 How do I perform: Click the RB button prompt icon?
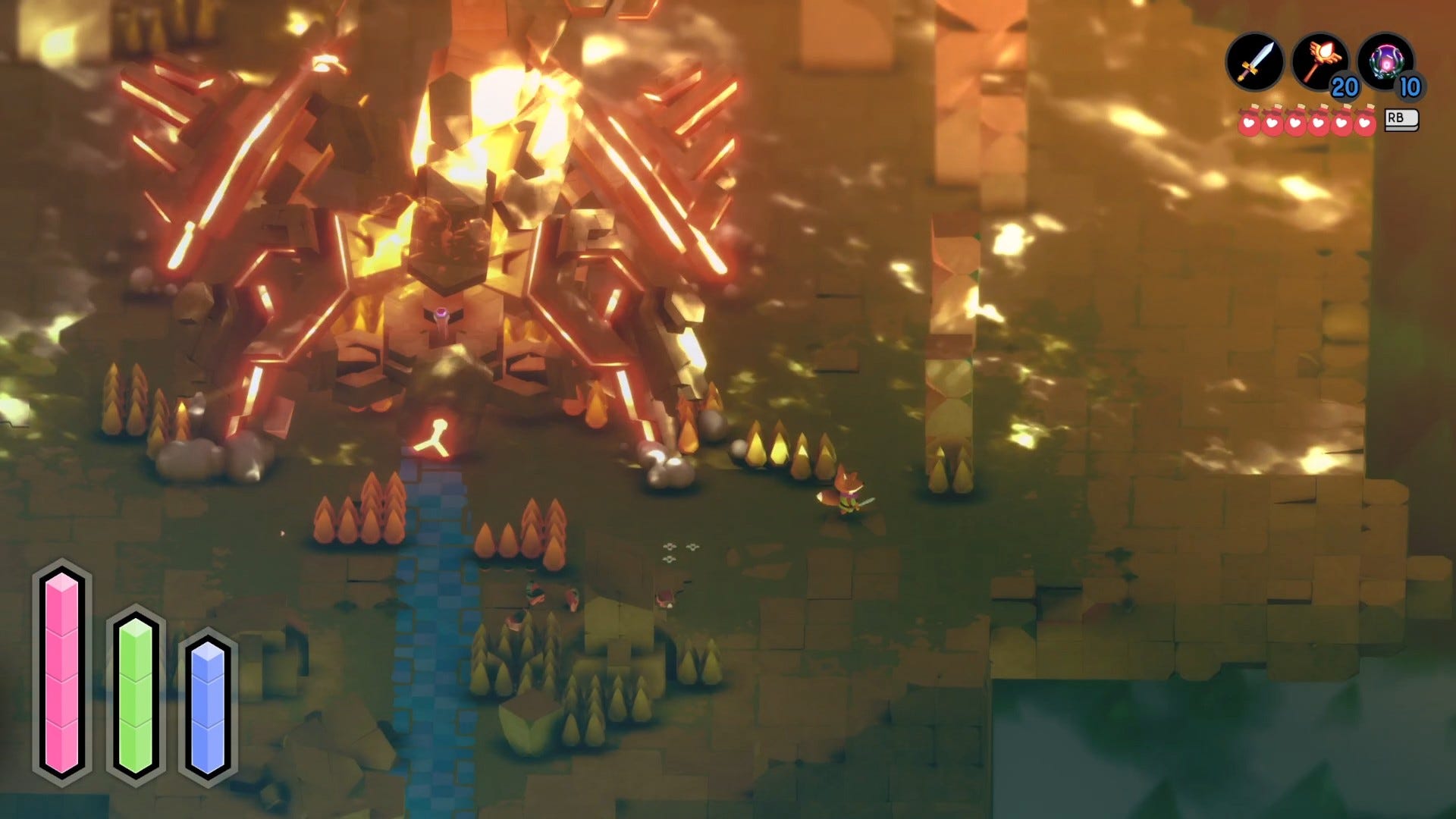[1401, 120]
